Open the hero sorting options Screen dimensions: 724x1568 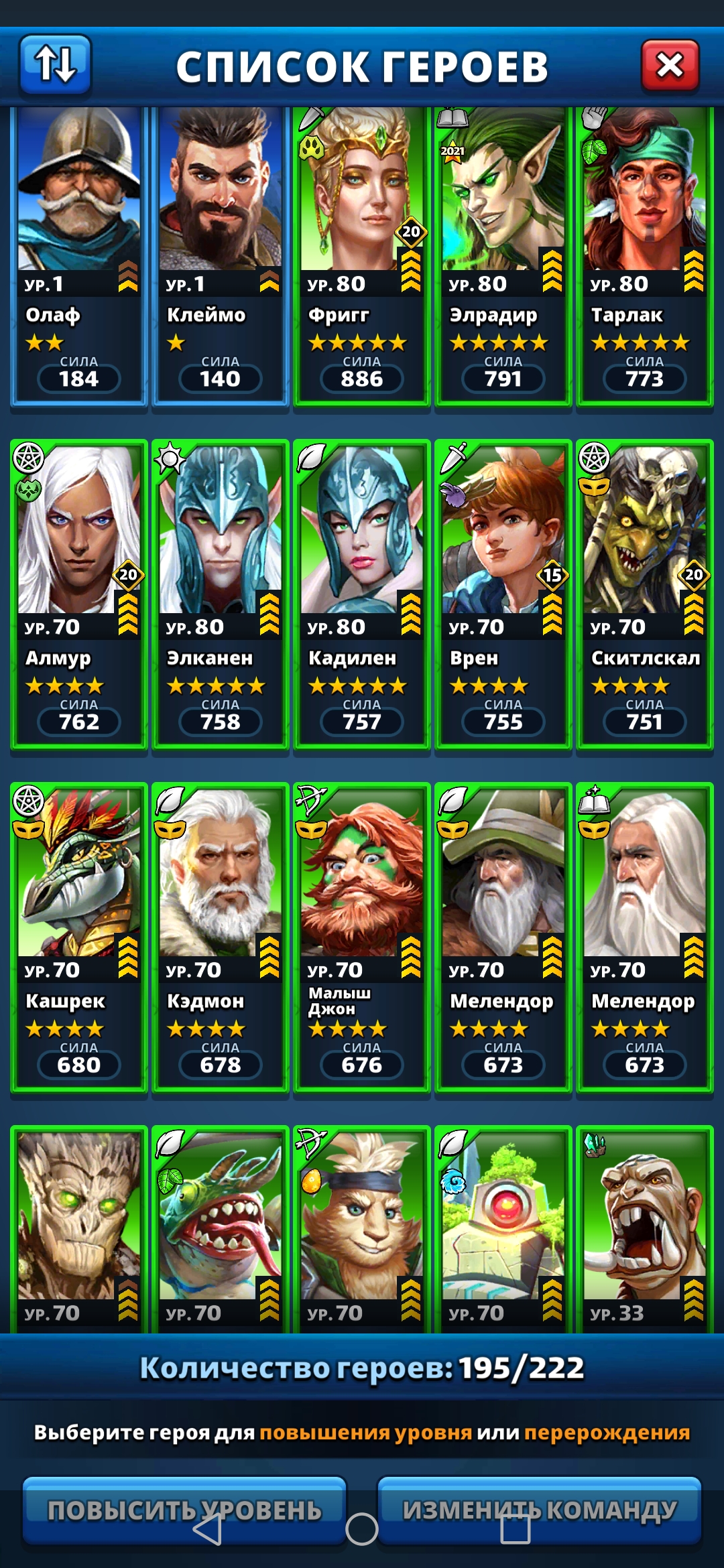point(55,64)
